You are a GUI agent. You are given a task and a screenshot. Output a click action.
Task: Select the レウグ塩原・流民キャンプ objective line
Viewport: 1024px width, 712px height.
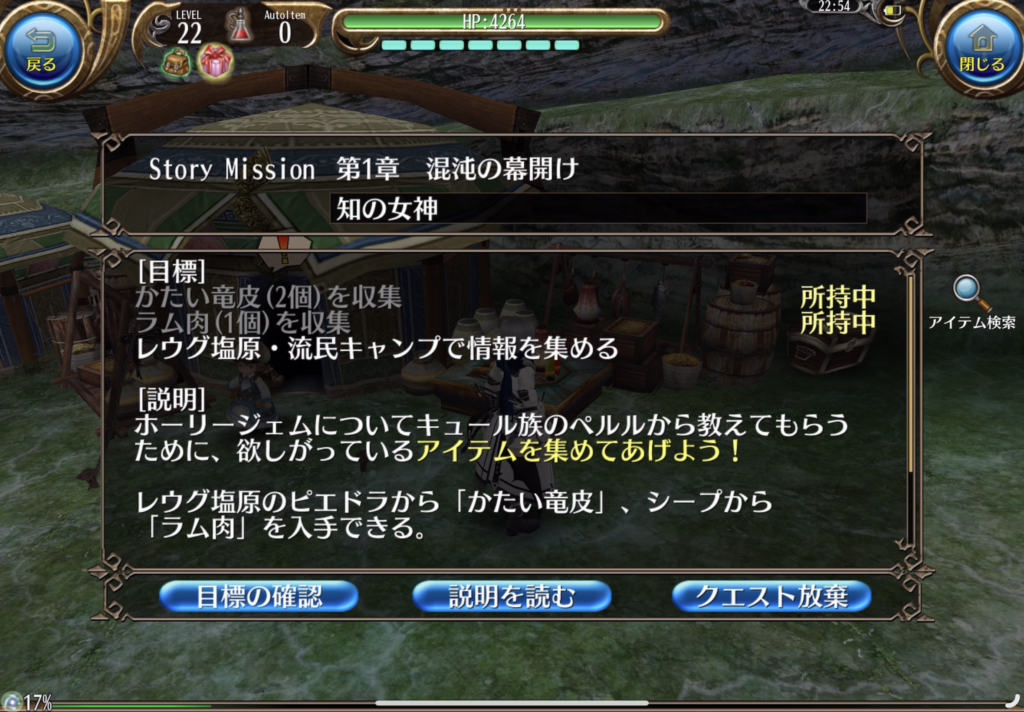[x=378, y=348]
